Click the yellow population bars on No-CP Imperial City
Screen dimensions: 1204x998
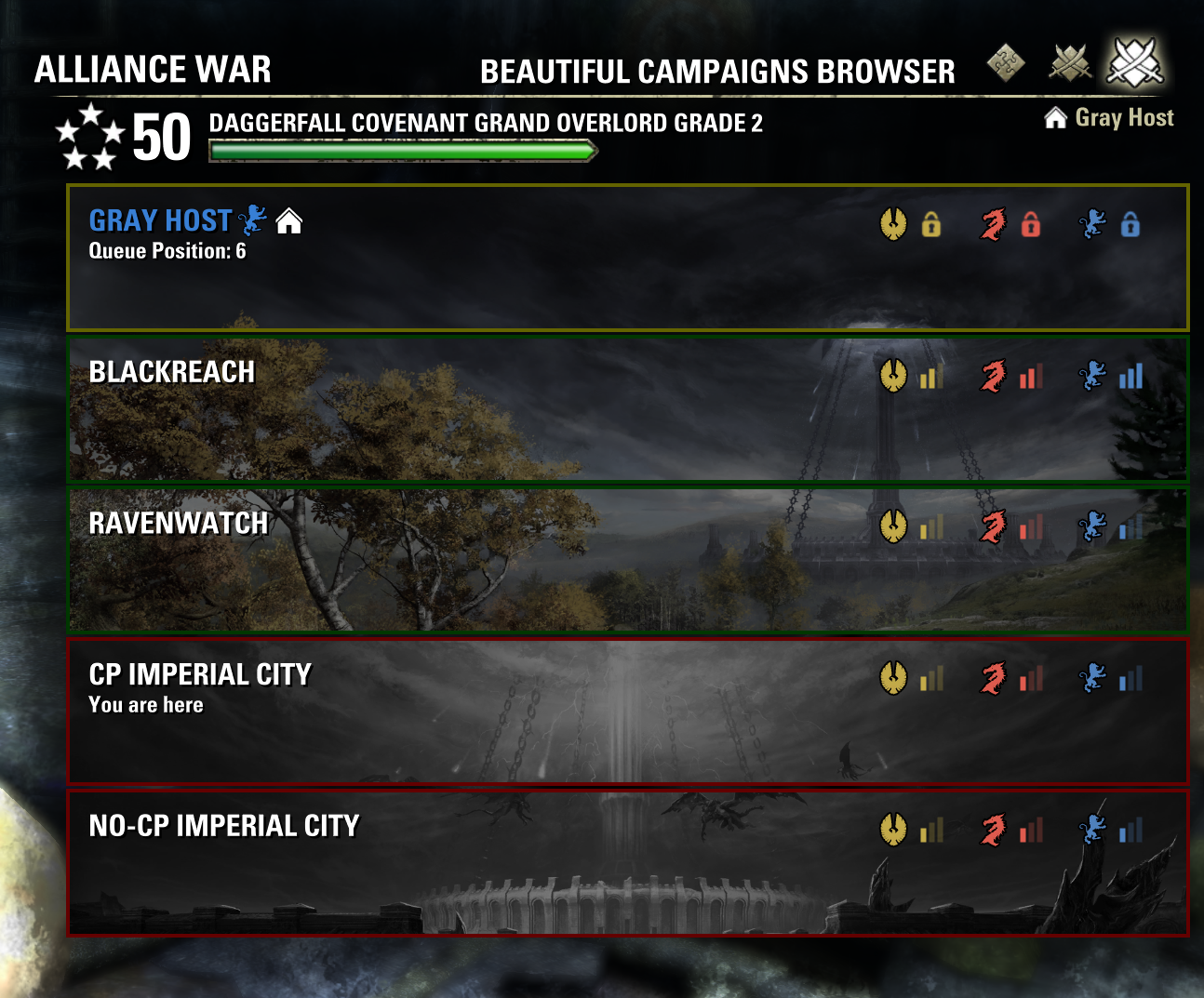click(x=929, y=828)
